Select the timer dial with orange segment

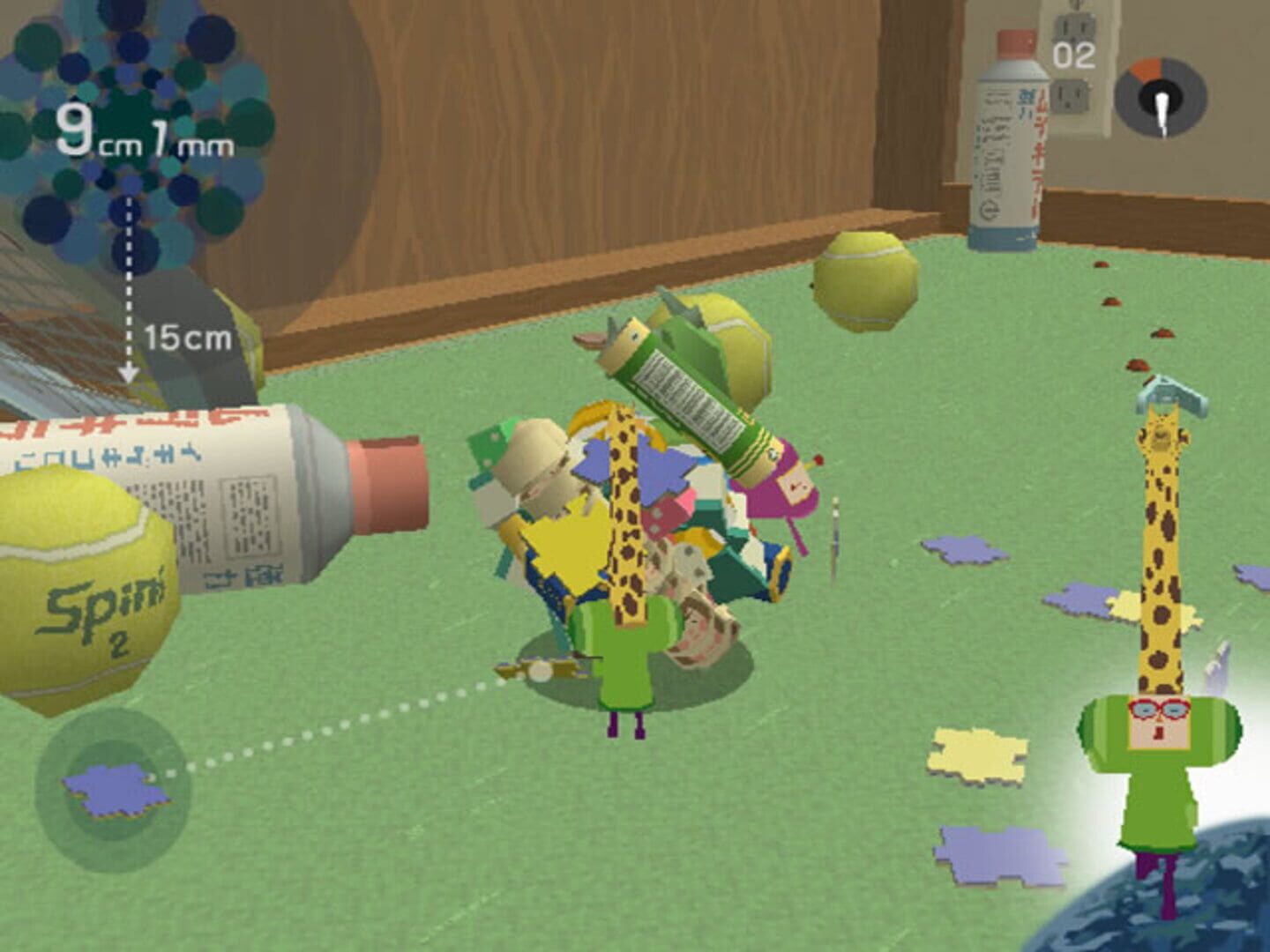(1162, 97)
